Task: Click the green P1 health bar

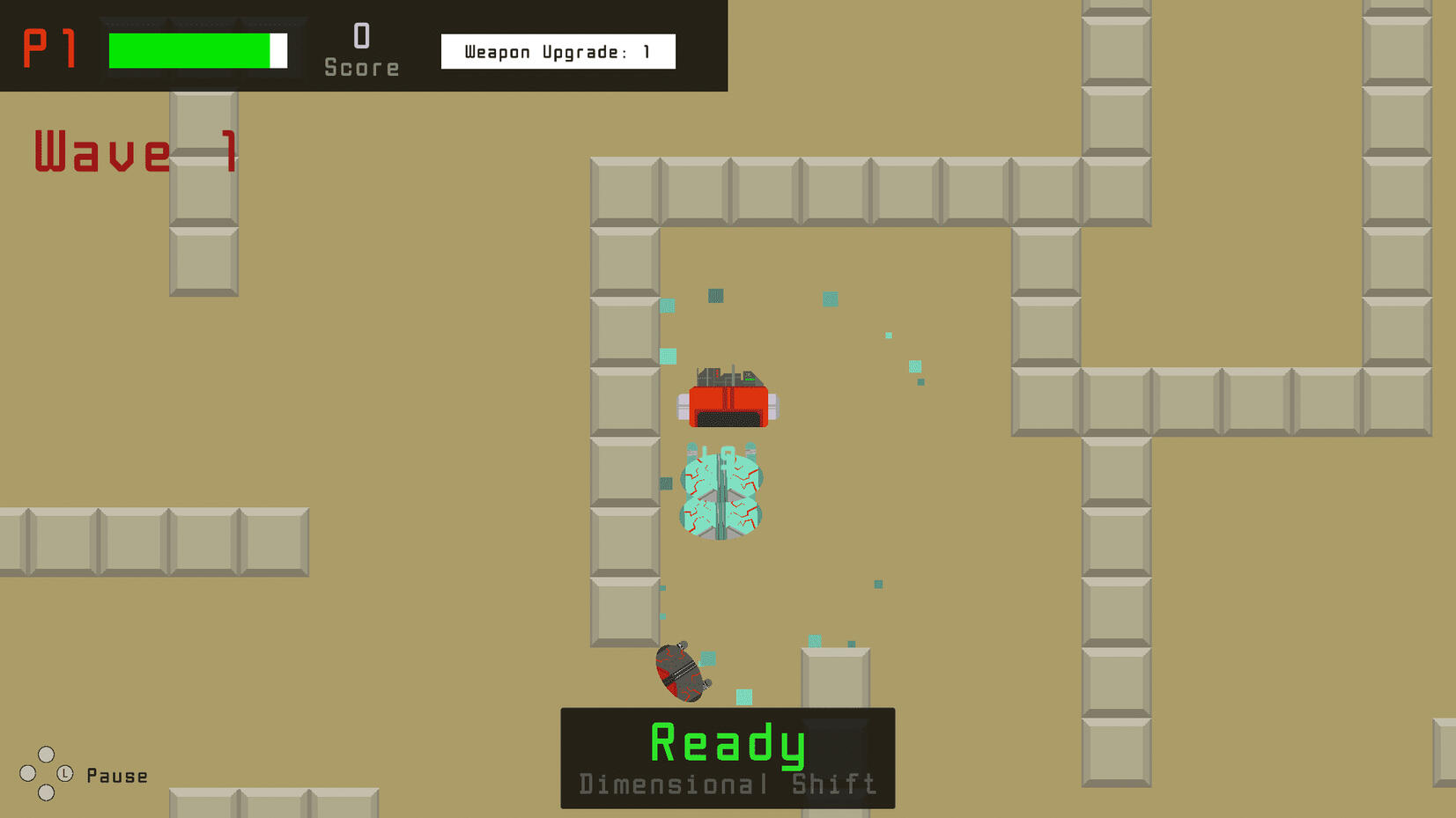Action: pyautogui.click(x=190, y=49)
